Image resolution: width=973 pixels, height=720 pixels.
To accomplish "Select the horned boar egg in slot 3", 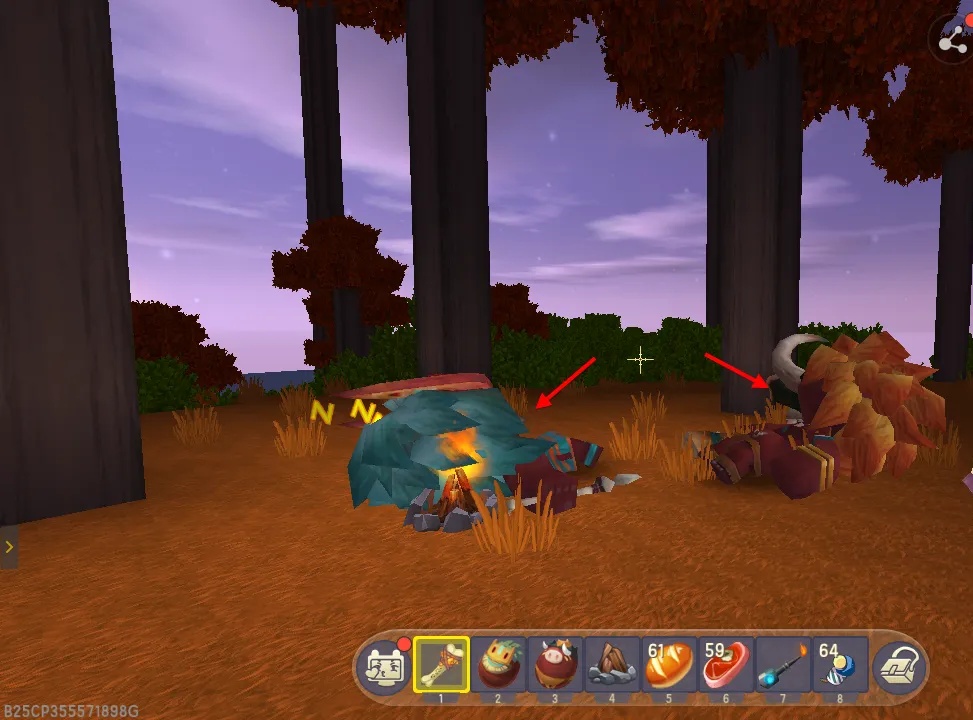I will click(x=555, y=663).
